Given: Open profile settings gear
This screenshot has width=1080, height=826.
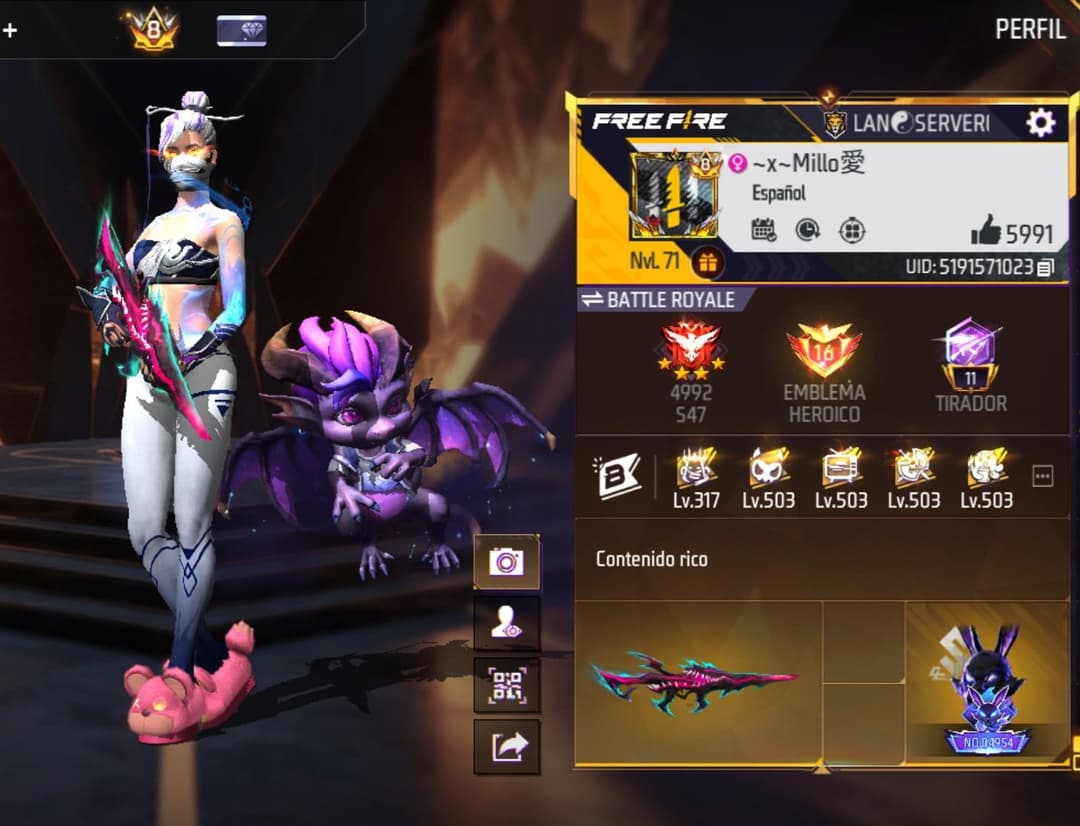Looking at the screenshot, I should (1040, 123).
